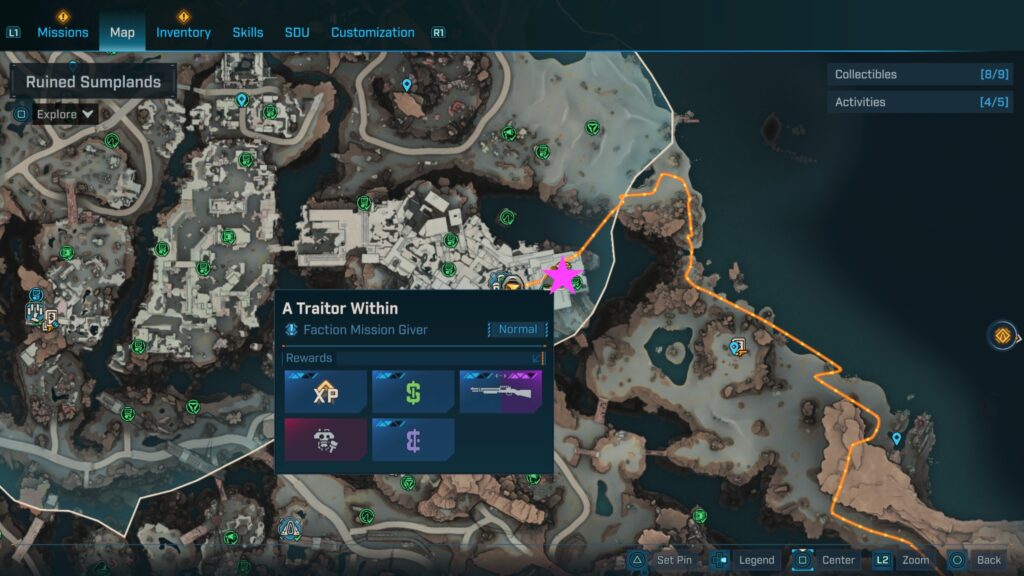The width and height of the screenshot is (1024, 576).
Task: Click the pink star map pin
Action: coord(562,277)
